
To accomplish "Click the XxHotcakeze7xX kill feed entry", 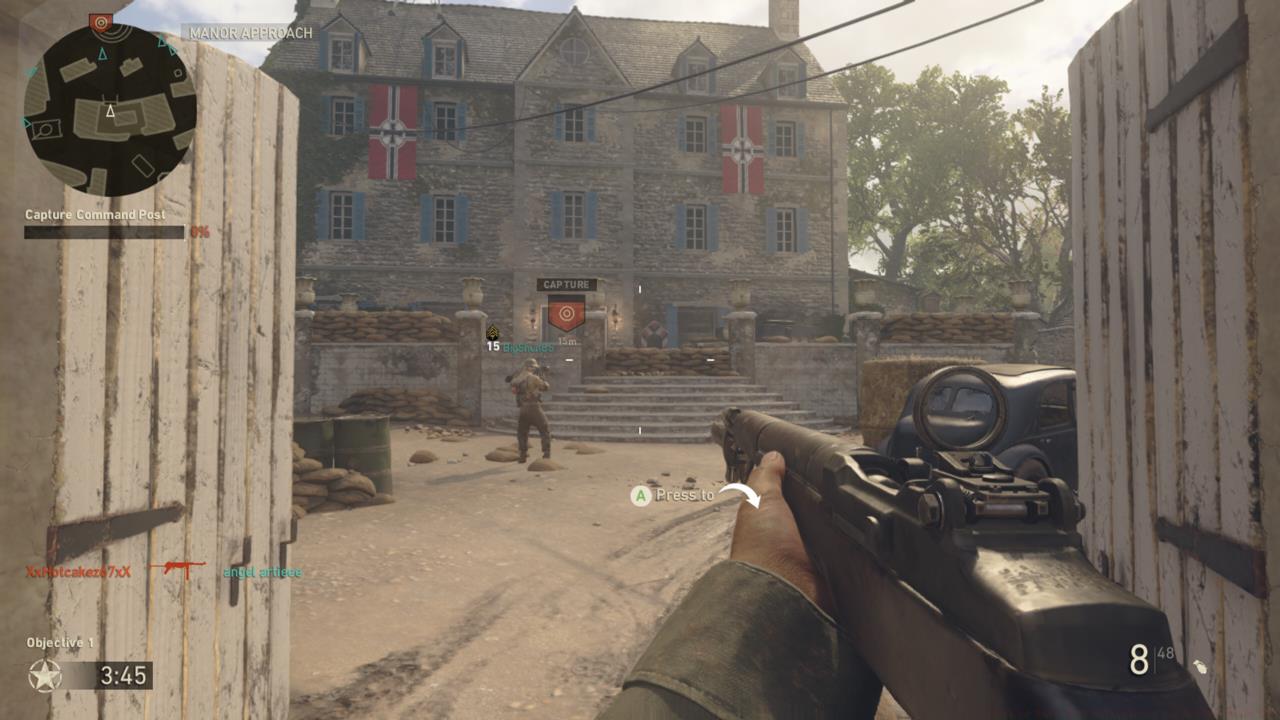I will pyautogui.click(x=78, y=572).
